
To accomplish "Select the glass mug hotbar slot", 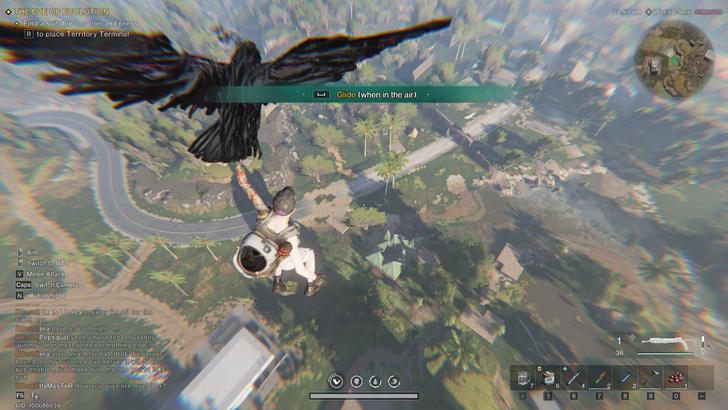I will [523, 378].
